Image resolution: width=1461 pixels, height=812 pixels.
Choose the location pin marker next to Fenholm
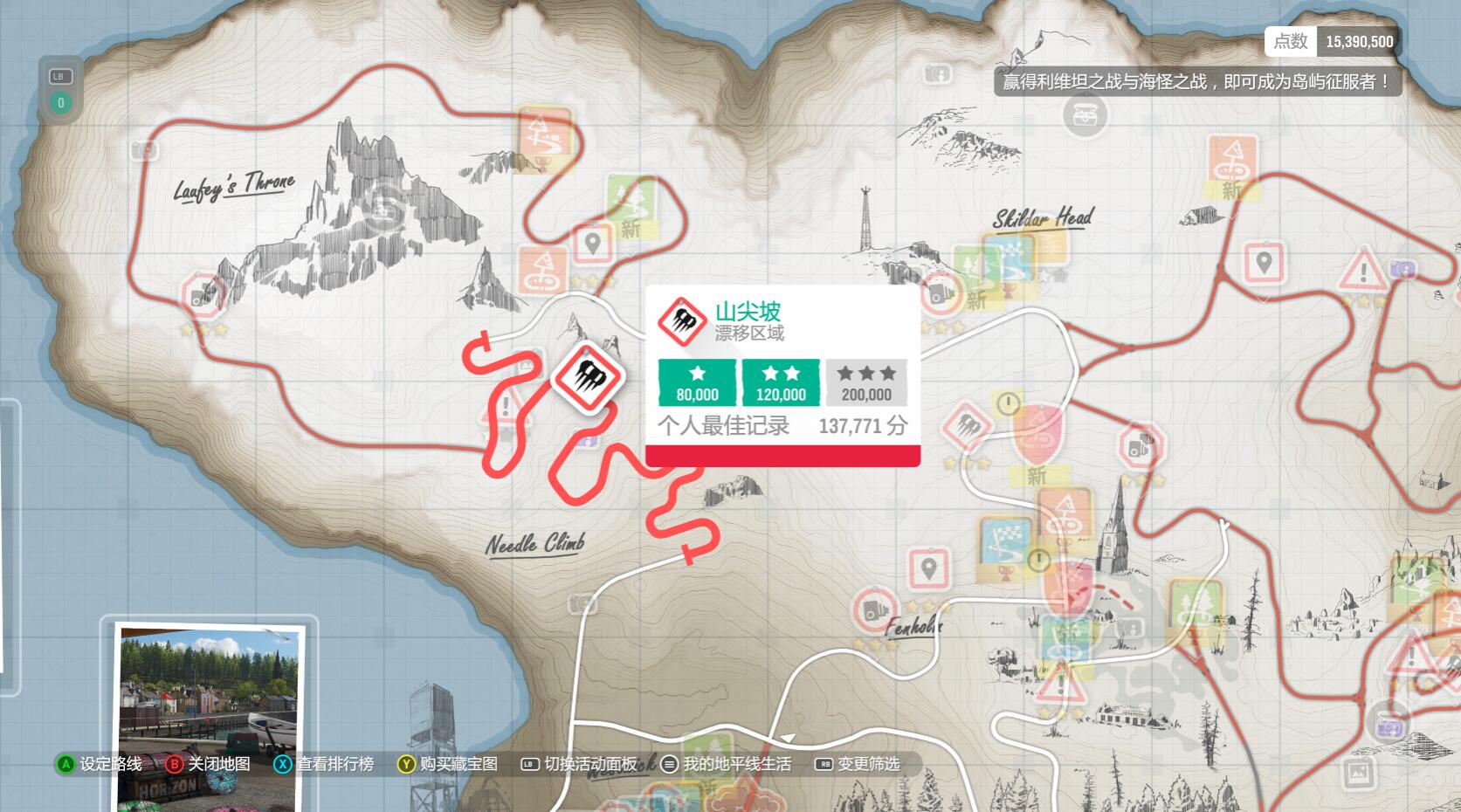click(928, 569)
